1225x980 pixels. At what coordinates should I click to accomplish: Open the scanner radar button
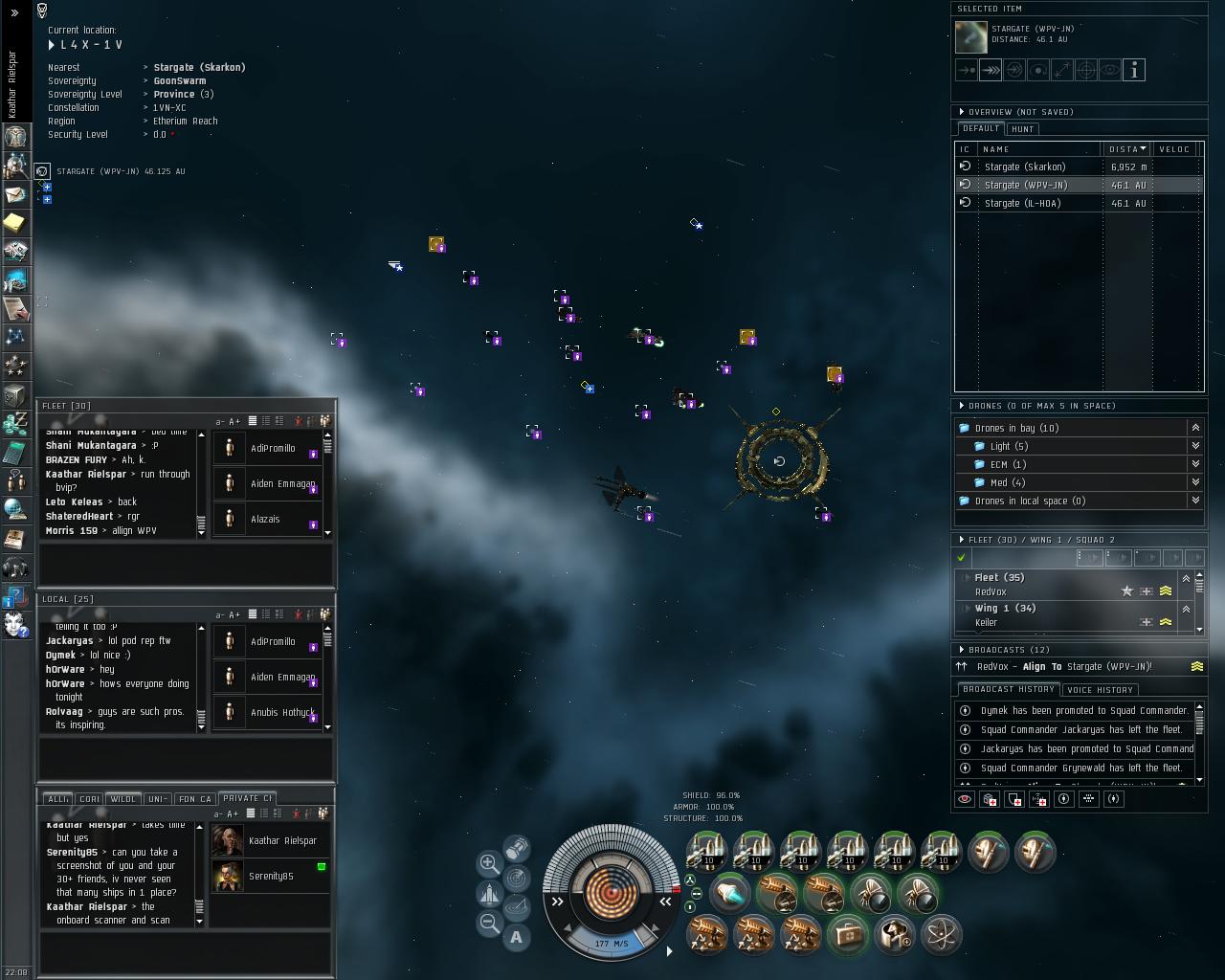point(516,877)
